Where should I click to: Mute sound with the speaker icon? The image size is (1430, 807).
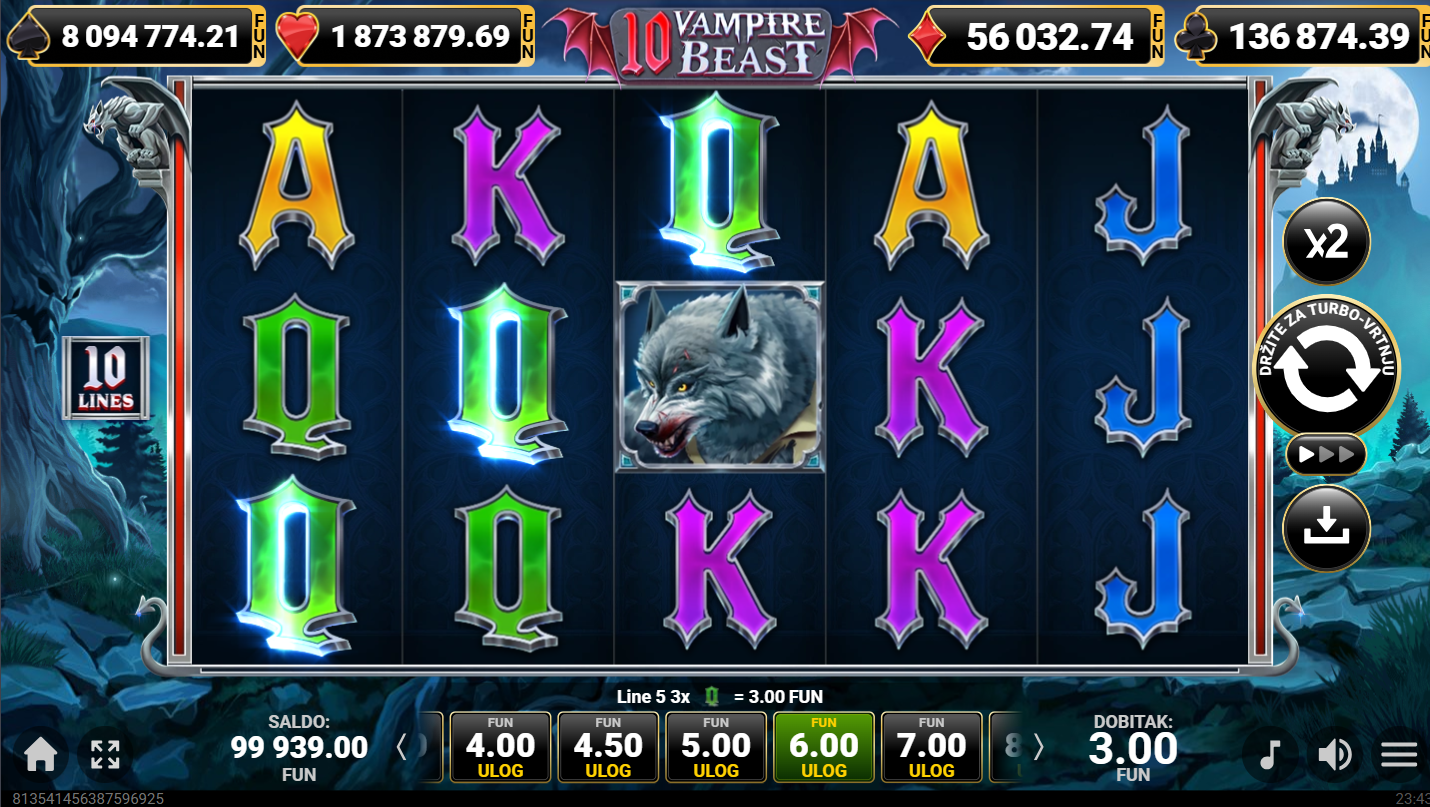pos(1335,755)
